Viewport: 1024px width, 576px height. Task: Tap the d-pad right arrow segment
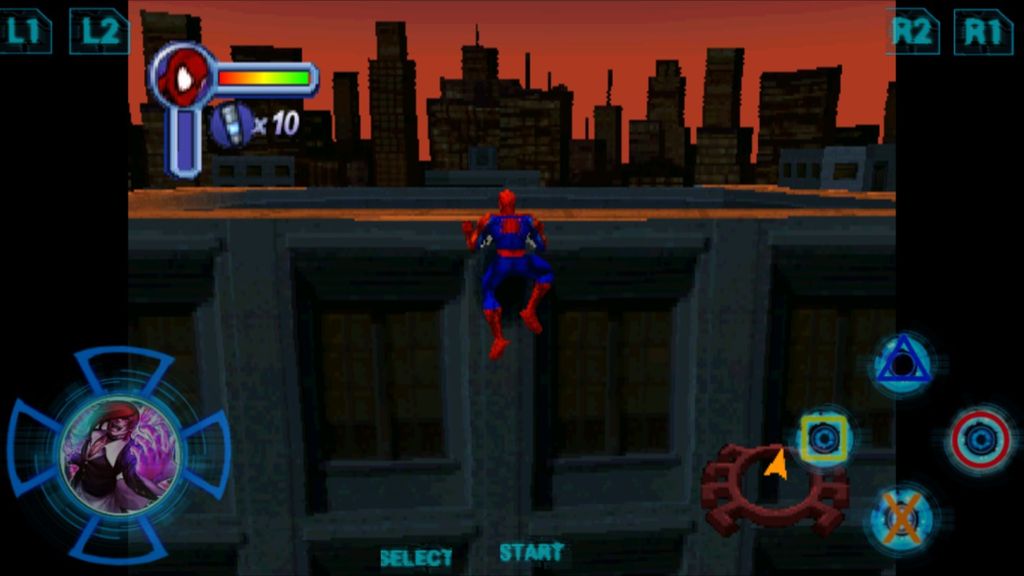tap(207, 452)
